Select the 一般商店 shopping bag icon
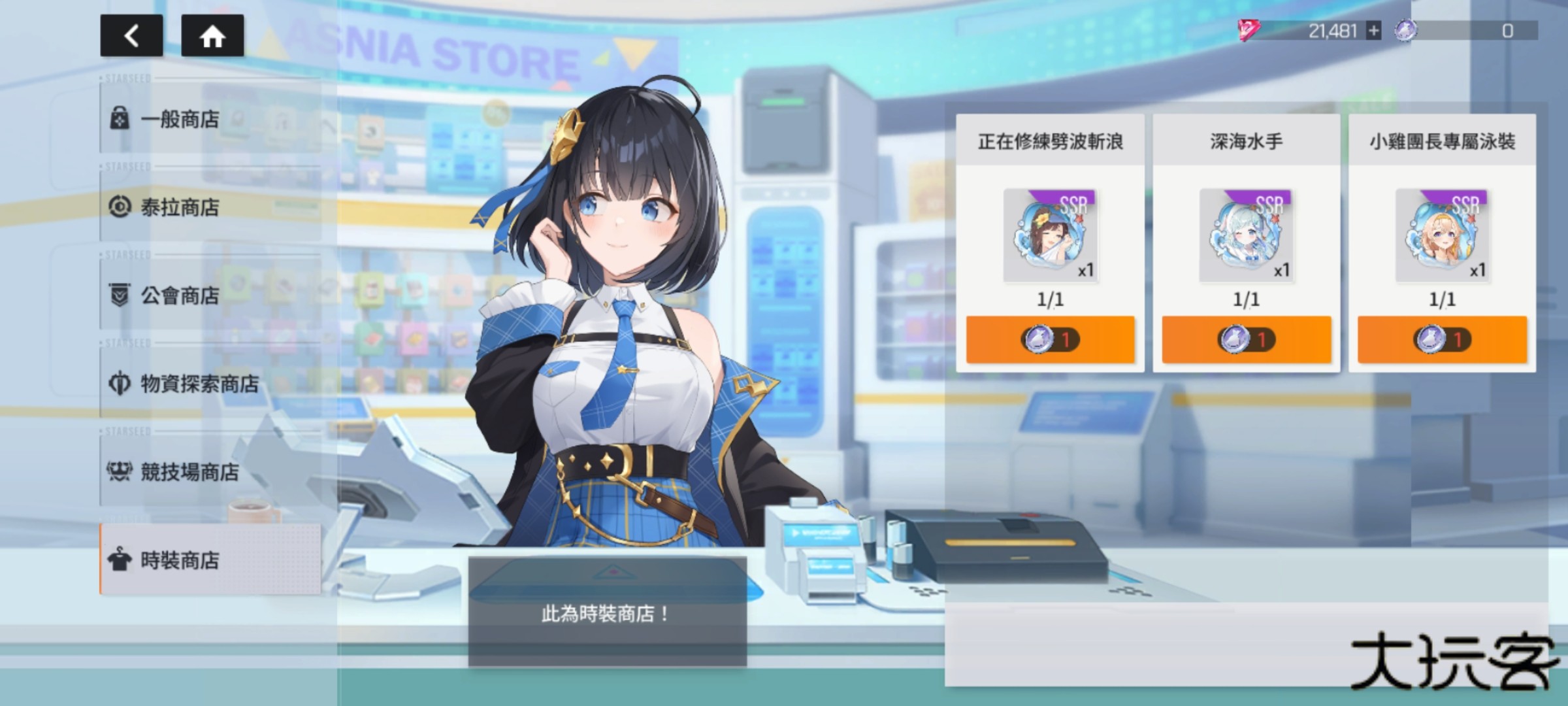Image resolution: width=1568 pixels, height=706 pixels. pyautogui.click(x=121, y=117)
